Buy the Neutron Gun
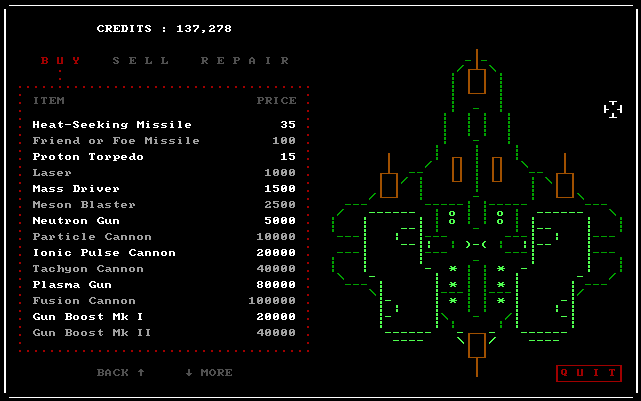Viewport: 641px width, 401px height. tap(76, 221)
